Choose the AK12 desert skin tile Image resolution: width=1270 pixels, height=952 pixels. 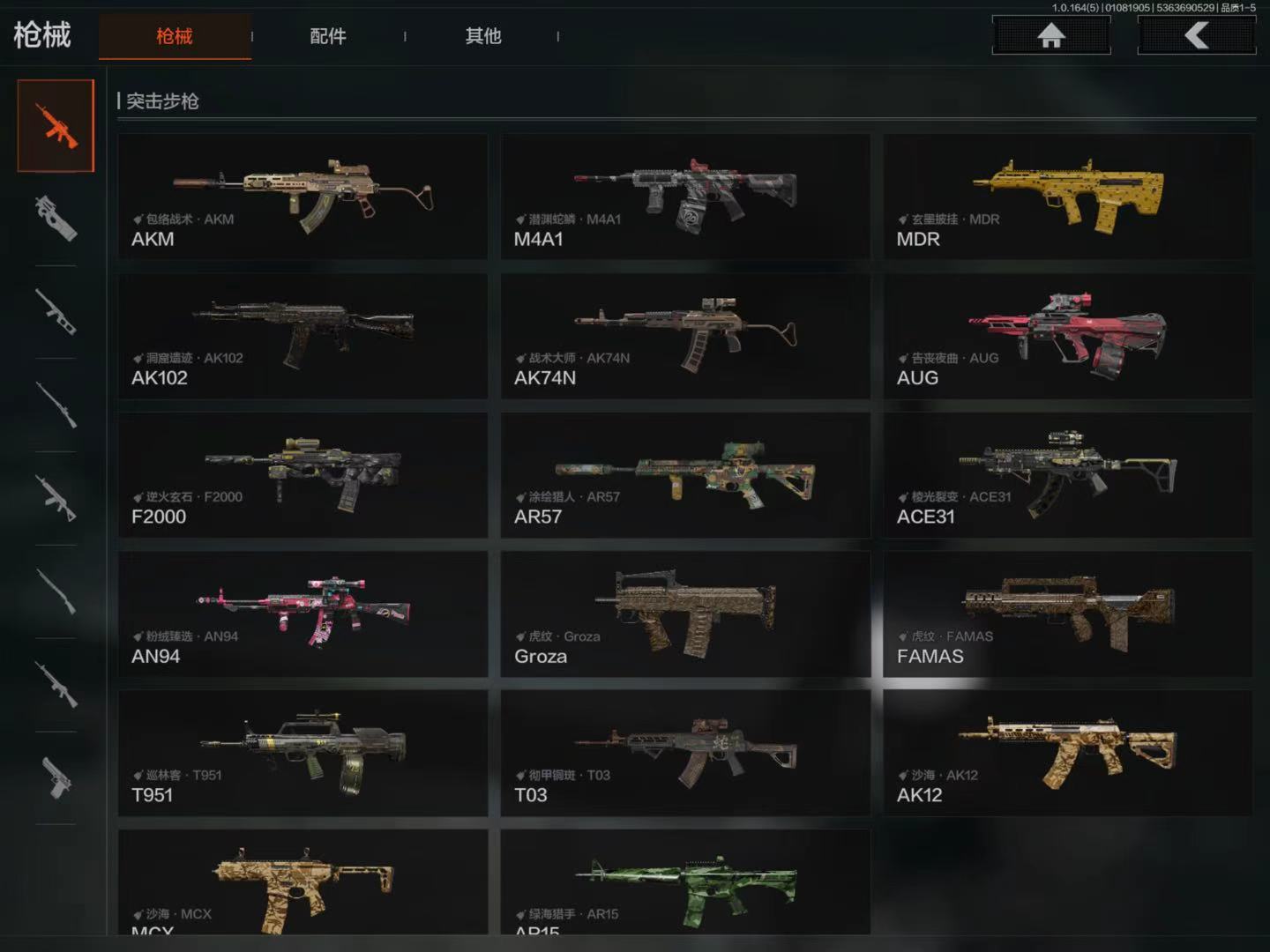[1067, 753]
